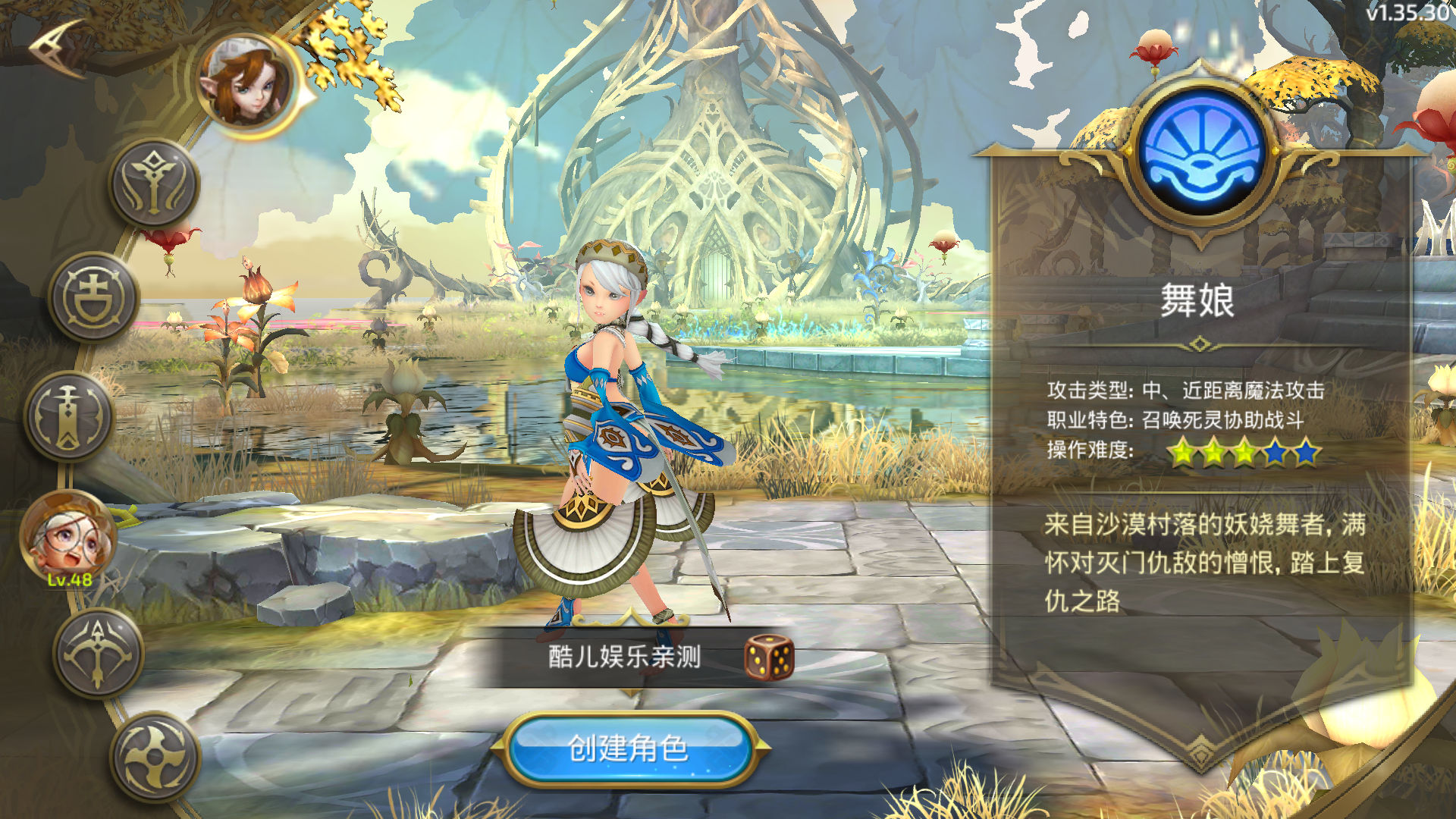Roll a random name with the dice
This screenshot has width=1456, height=819.
point(768,657)
